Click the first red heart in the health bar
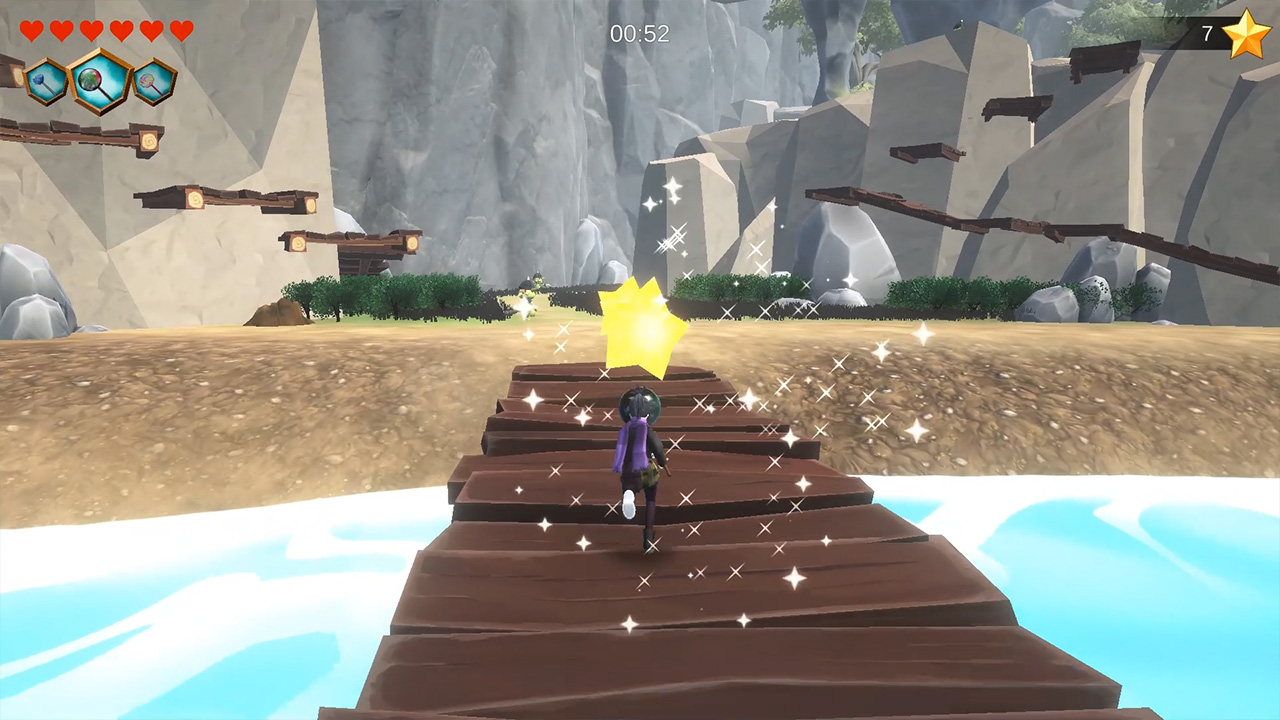 tap(30, 30)
